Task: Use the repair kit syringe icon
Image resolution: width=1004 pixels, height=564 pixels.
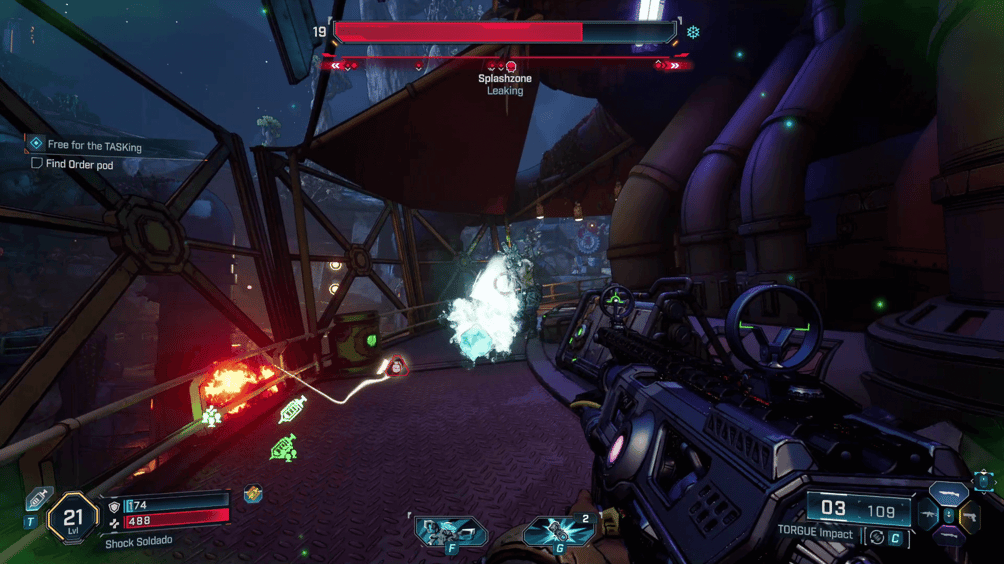Action: click(38, 498)
